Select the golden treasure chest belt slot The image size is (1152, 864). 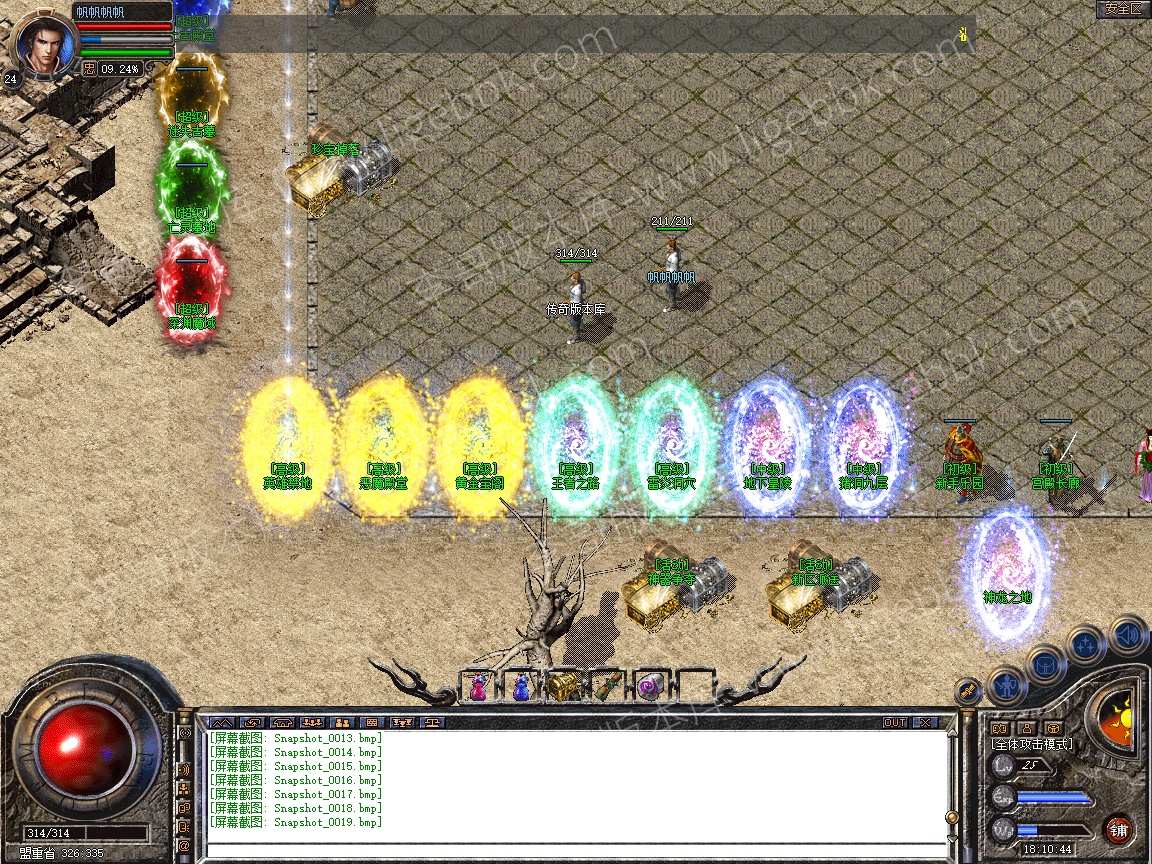562,687
